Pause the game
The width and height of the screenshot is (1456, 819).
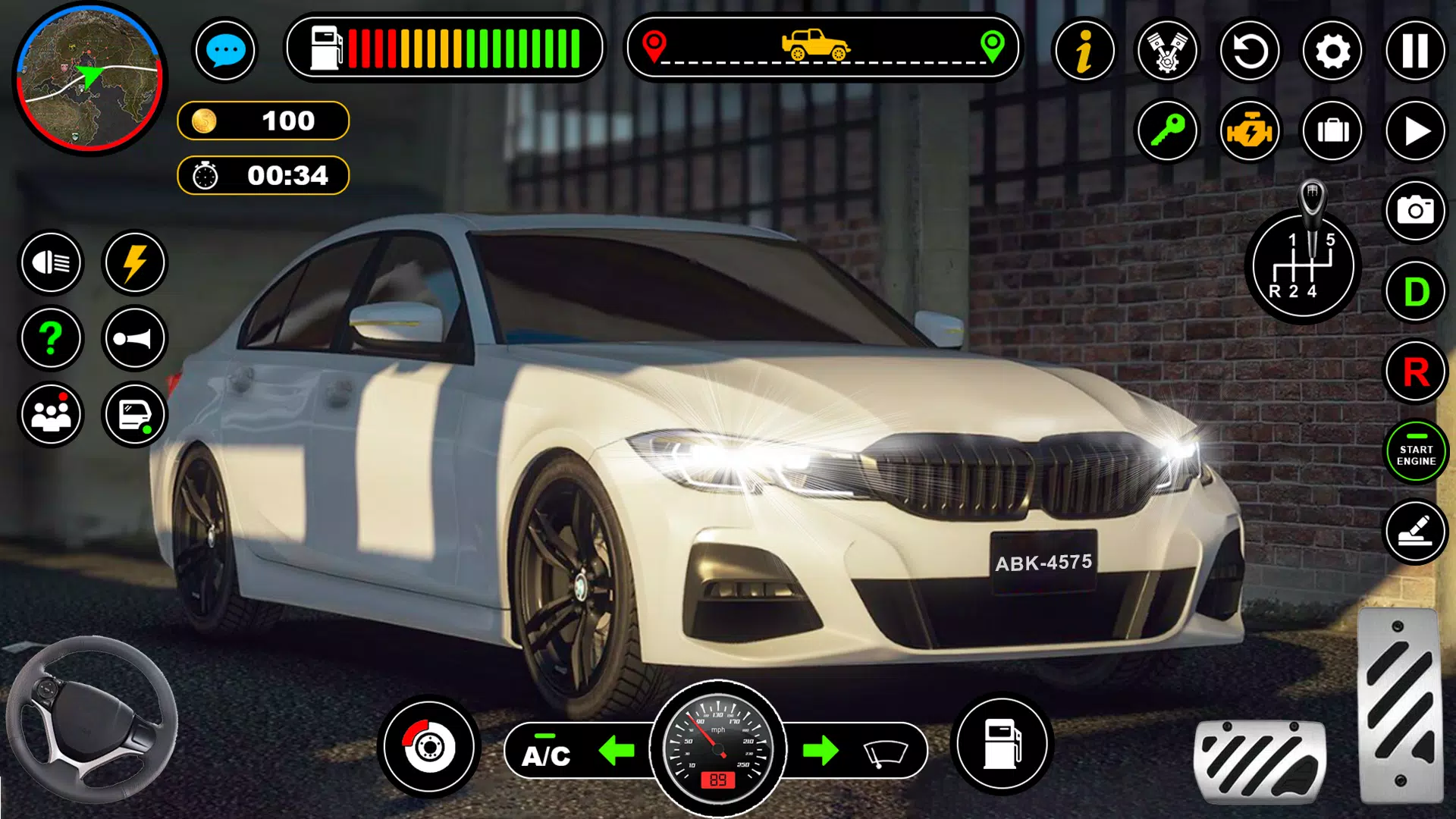pyautogui.click(x=1415, y=51)
